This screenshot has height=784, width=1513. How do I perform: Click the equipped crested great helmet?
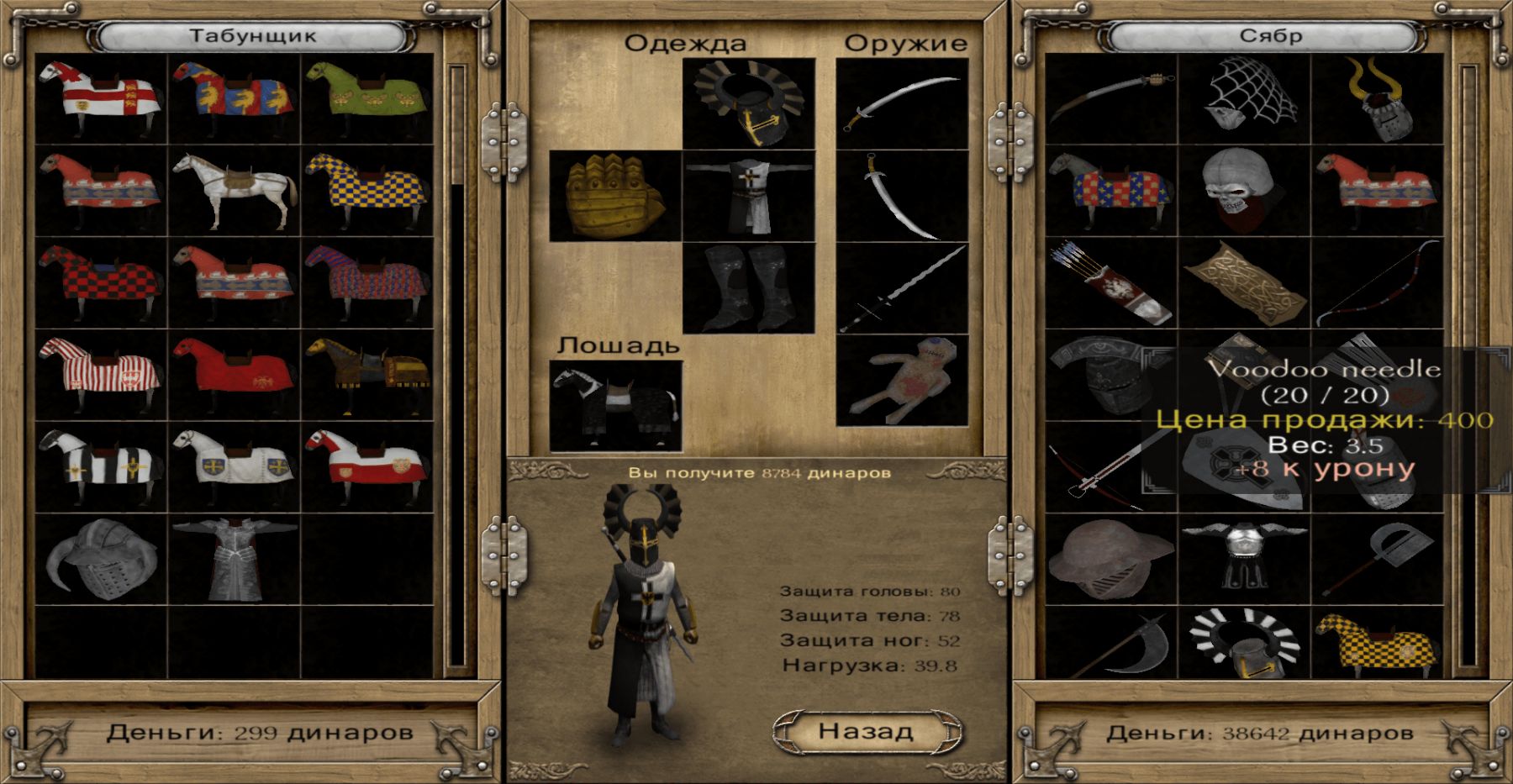748,103
